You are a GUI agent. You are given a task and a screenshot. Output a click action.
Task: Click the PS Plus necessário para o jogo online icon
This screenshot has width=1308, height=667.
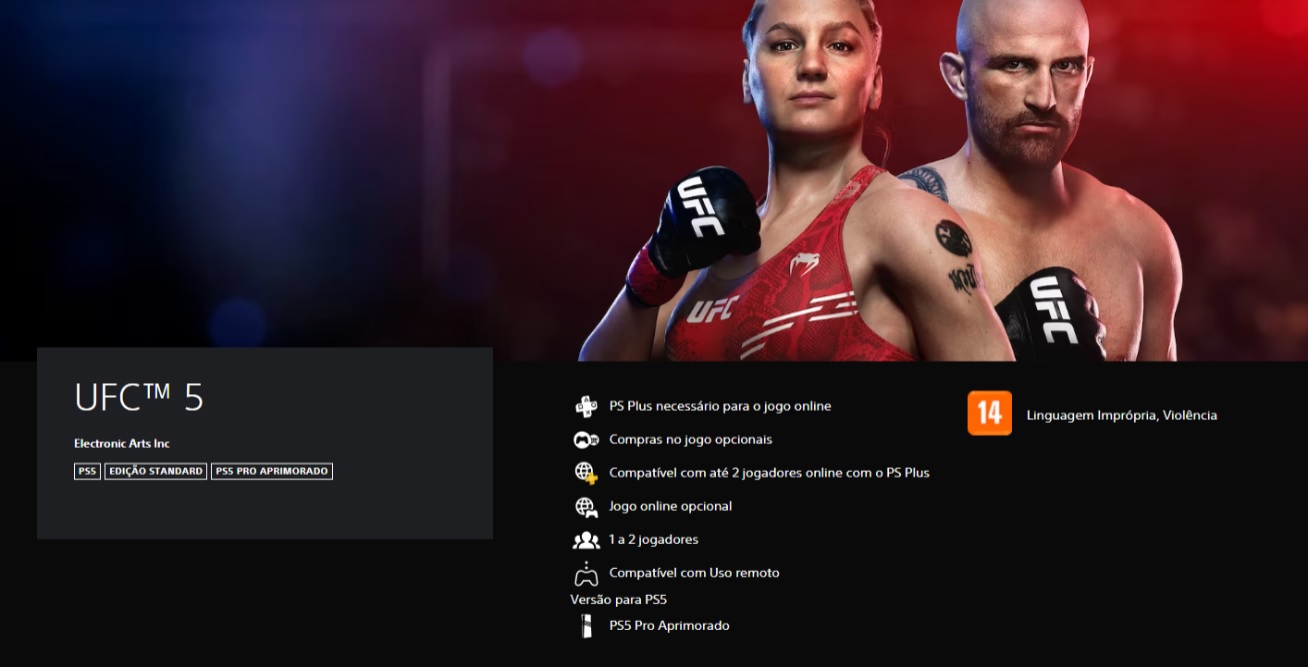tap(585, 406)
